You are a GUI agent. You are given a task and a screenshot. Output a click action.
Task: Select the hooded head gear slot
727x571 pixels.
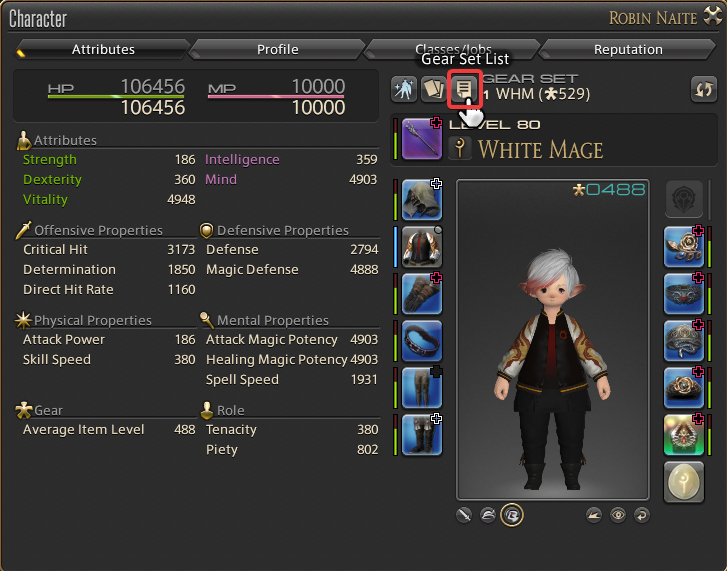tap(422, 200)
